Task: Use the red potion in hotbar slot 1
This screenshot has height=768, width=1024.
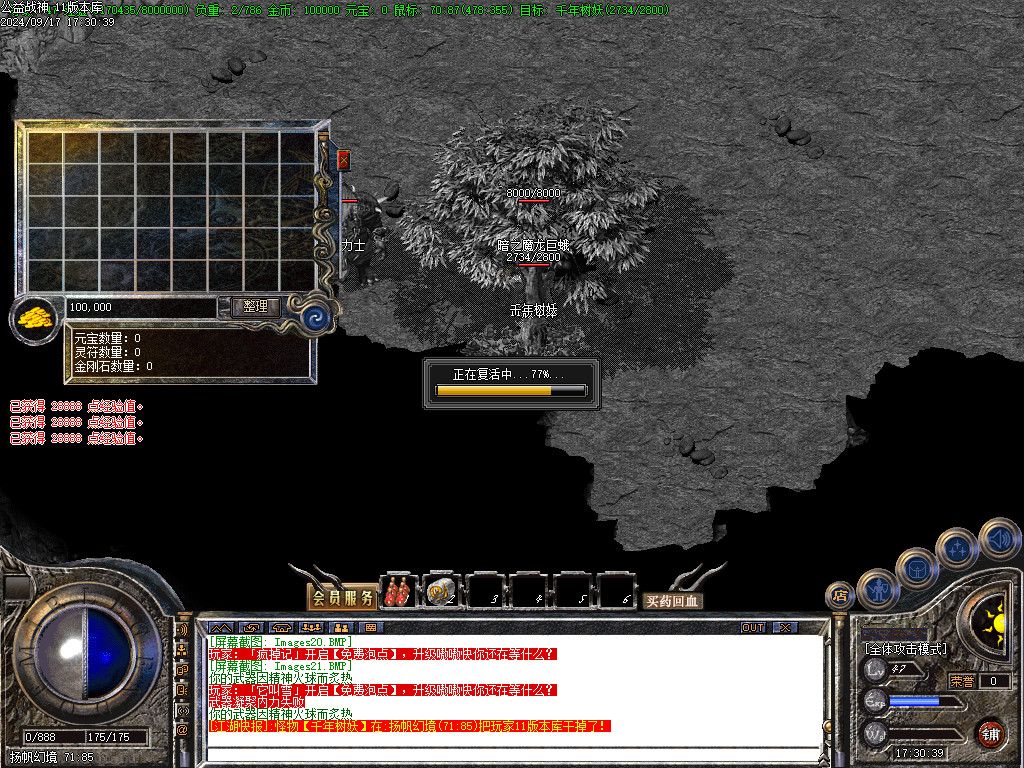Action: (398, 592)
